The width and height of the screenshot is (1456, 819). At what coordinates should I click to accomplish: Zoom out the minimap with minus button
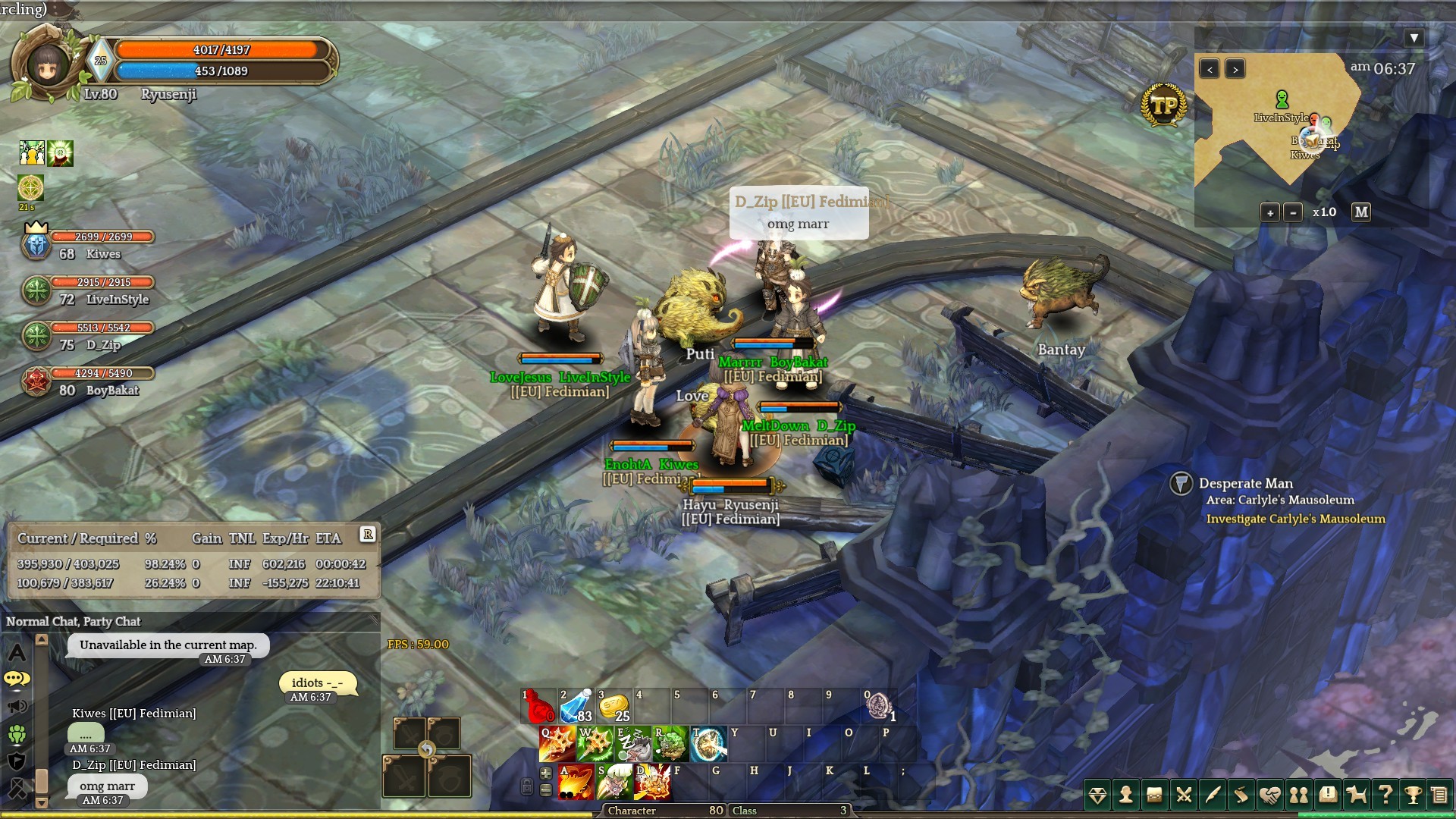(x=1294, y=213)
